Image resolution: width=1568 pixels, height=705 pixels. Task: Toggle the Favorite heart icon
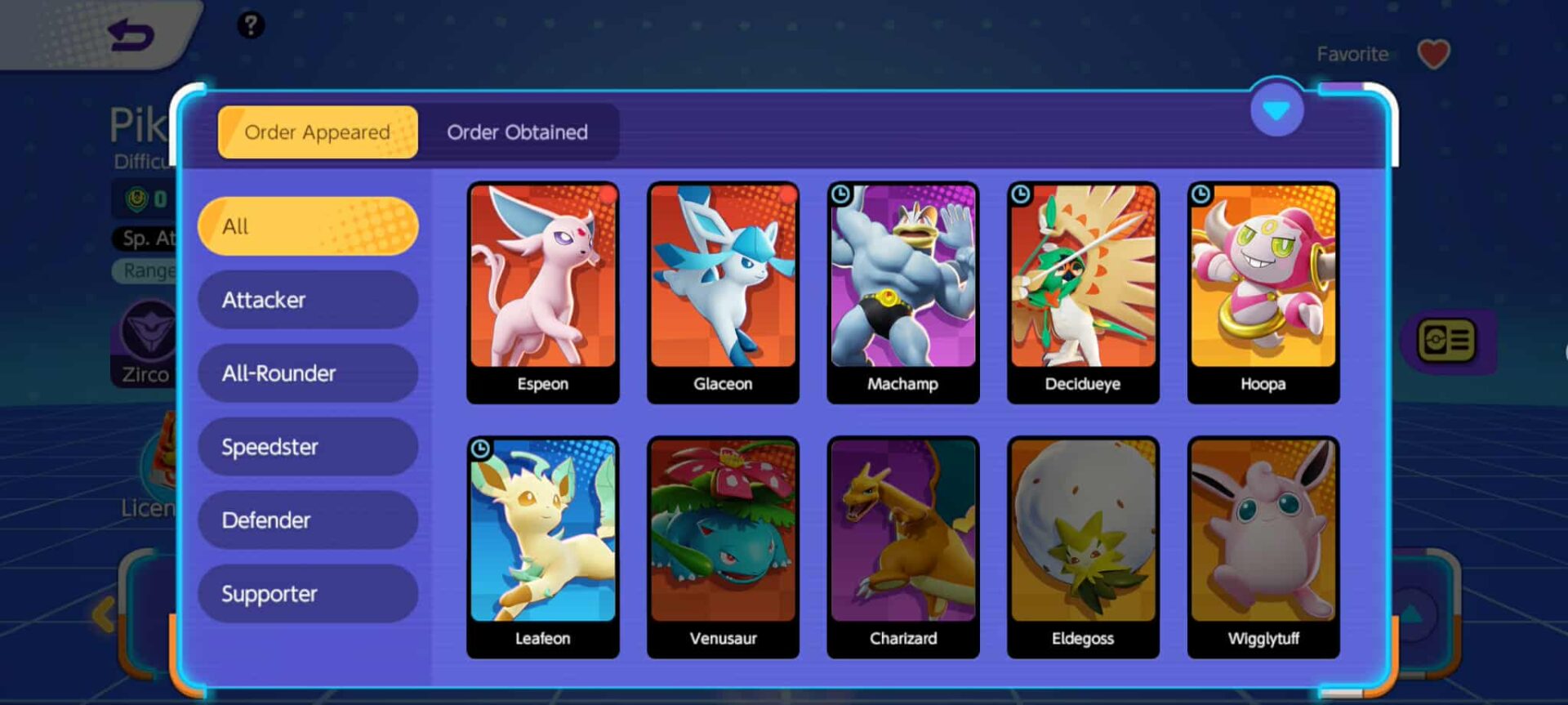1433,55
